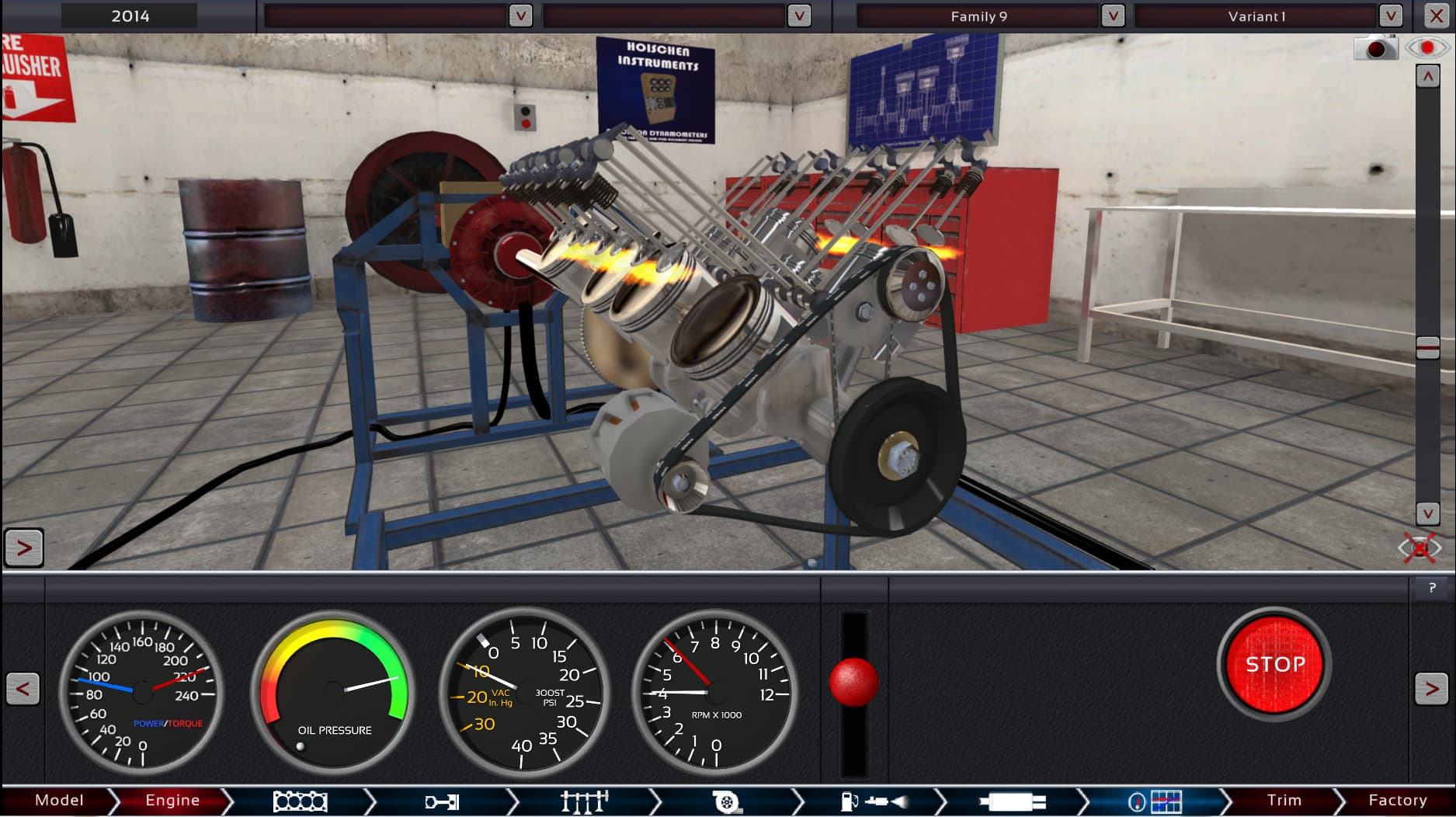Select the engine block design icon
Viewport: 1456px width, 817px height.
tap(301, 800)
